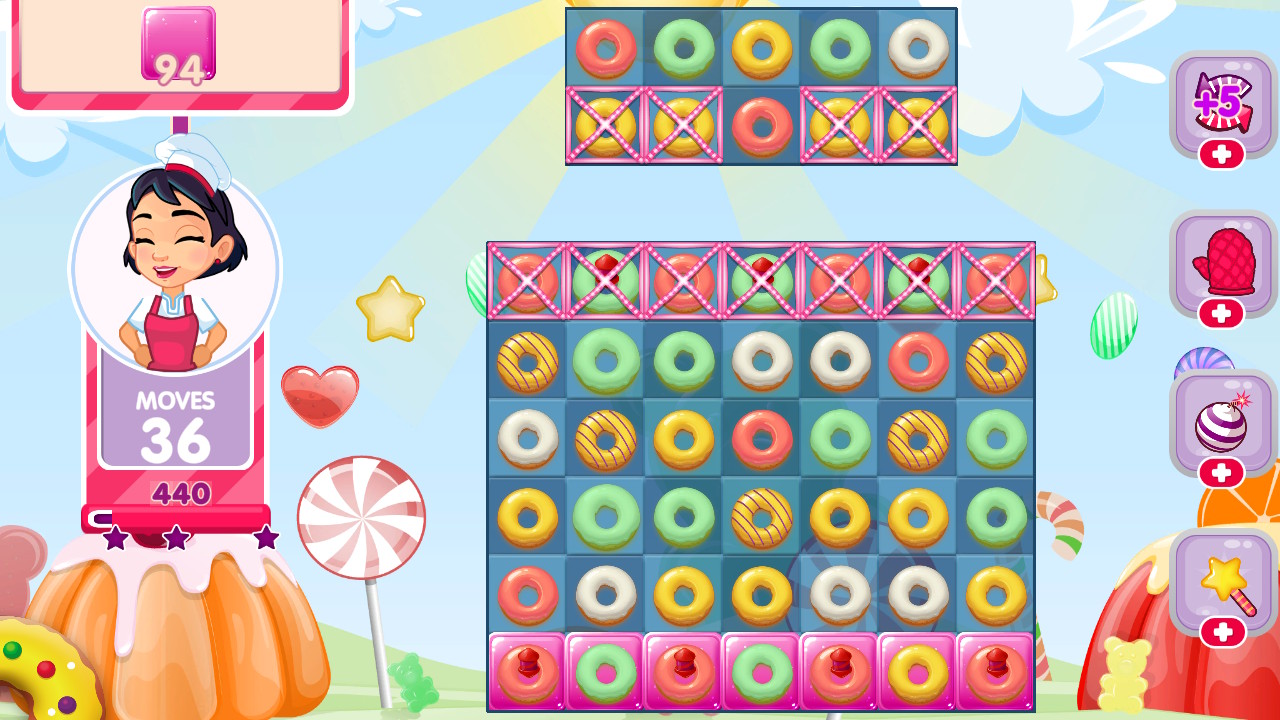Click the first purple star on the progress bar
1280x720 pixels.
tap(115, 536)
